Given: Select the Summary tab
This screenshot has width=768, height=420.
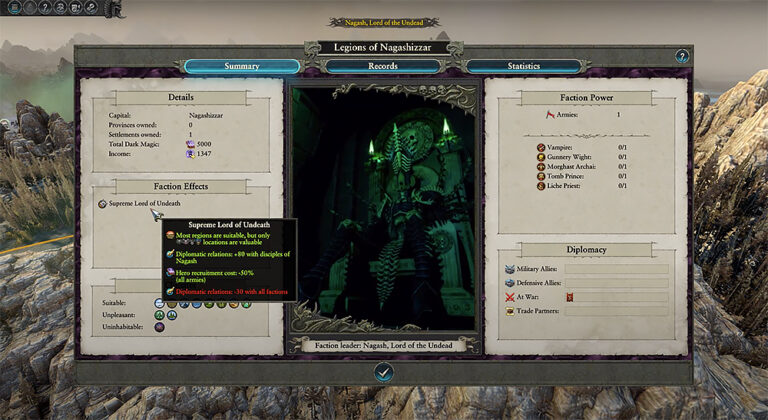Looking at the screenshot, I should pos(242,66).
